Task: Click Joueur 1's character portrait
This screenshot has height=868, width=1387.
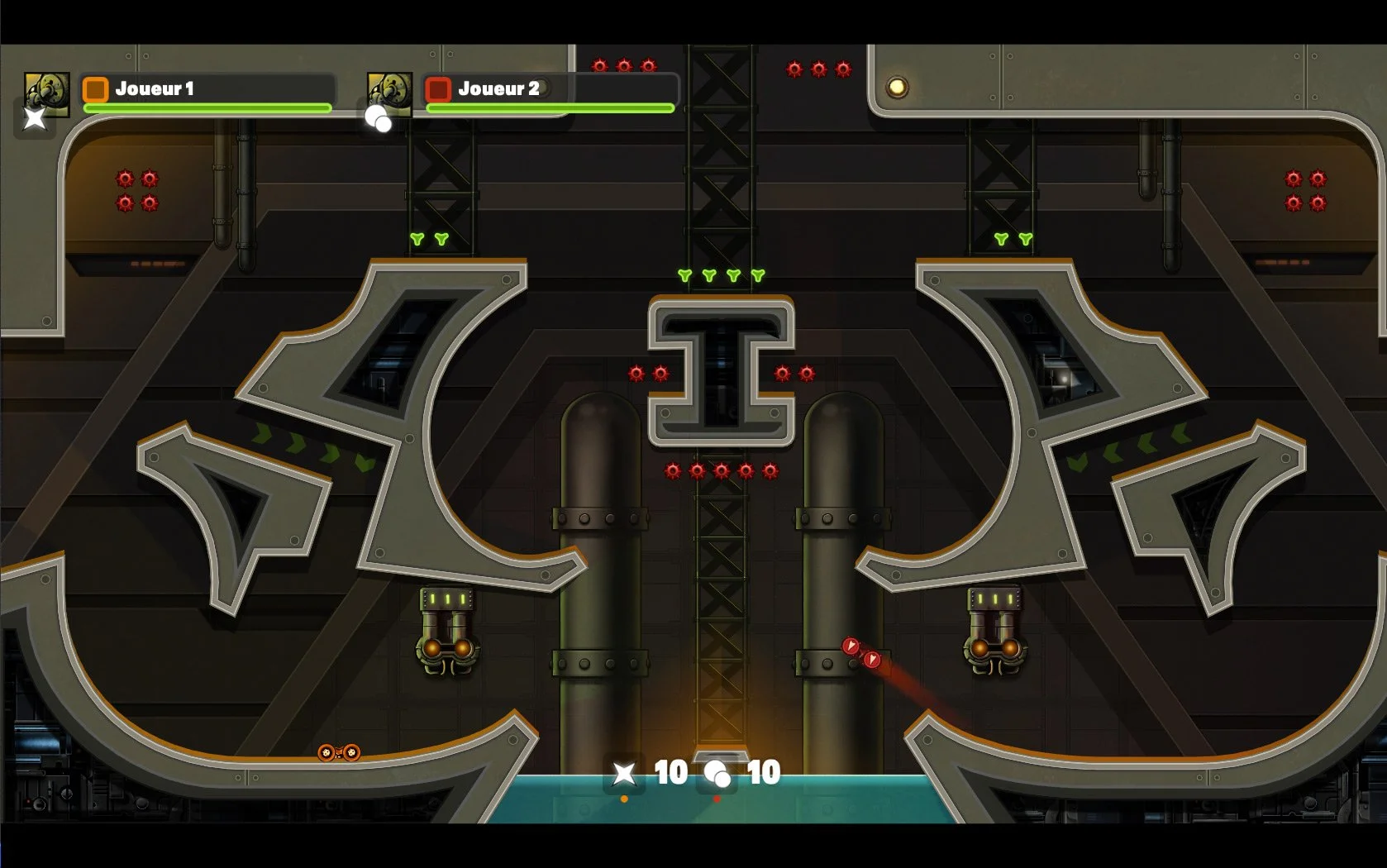Action: 47,90
